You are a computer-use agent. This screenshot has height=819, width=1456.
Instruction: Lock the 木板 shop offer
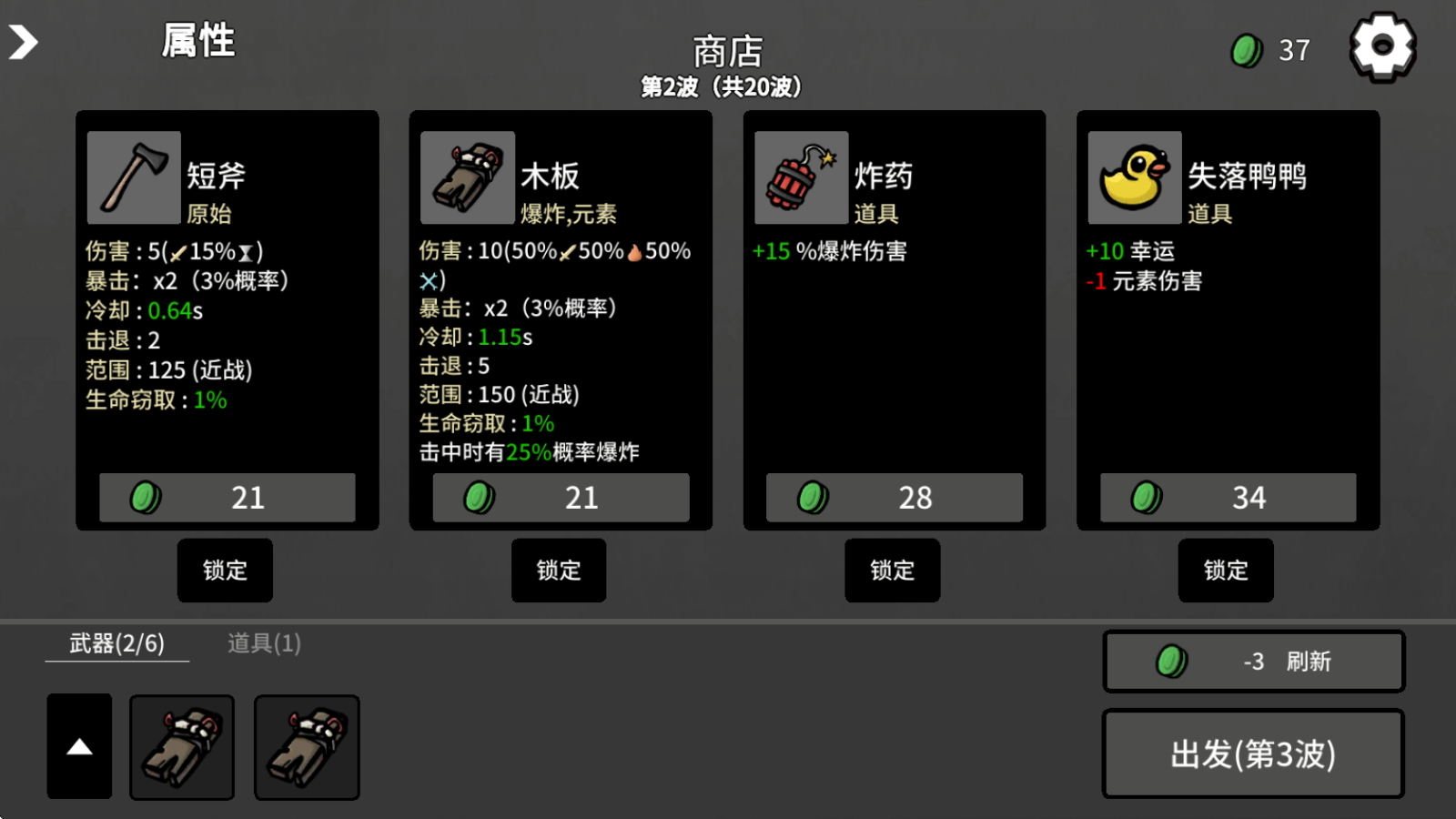[x=559, y=571]
